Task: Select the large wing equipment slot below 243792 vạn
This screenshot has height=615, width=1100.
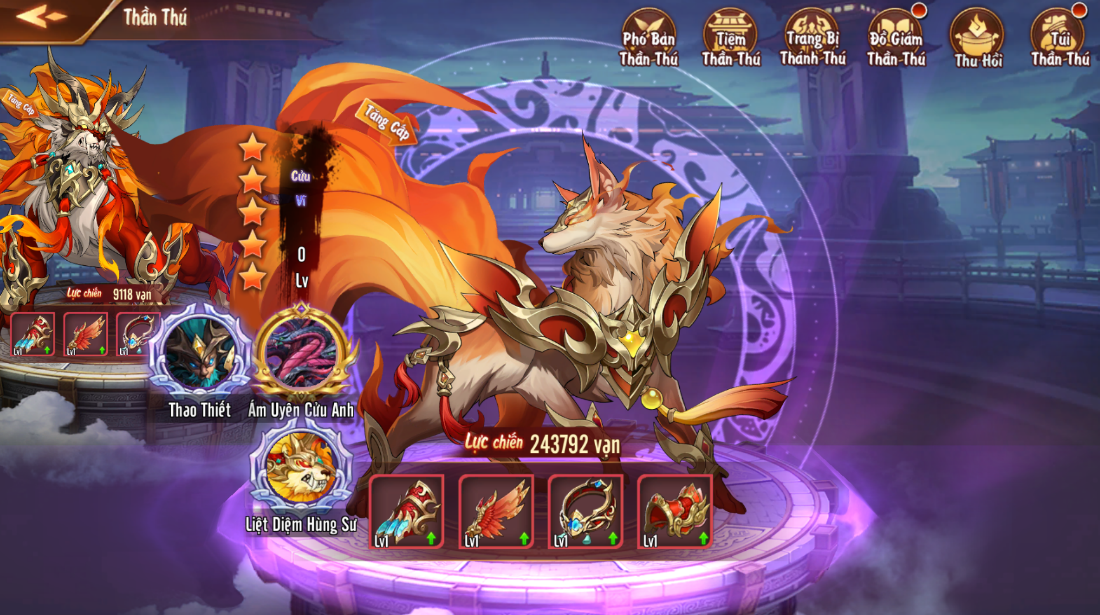Action: 496,512
